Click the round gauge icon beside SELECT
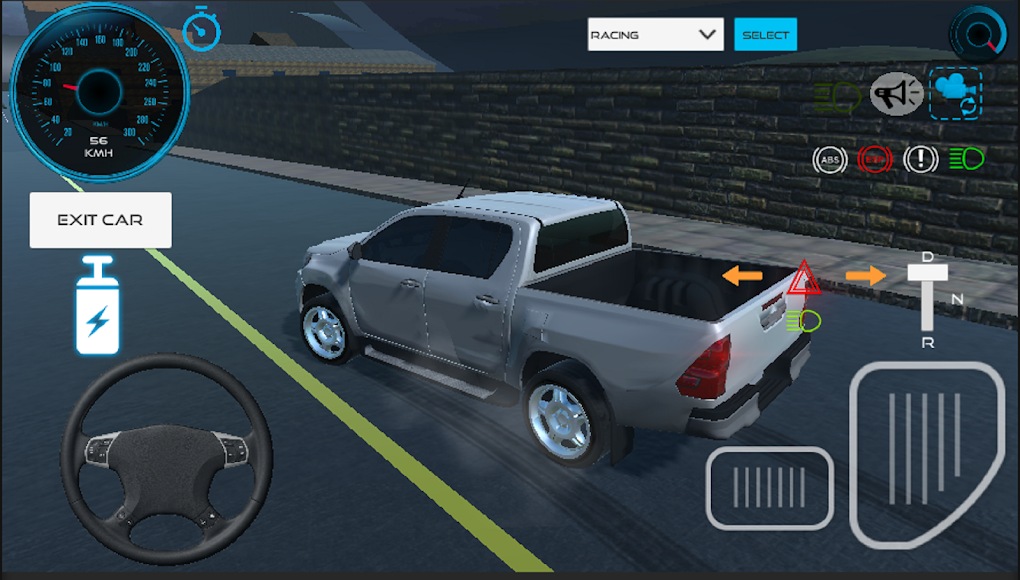Screen dimensions: 1020x580 coord(977,33)
